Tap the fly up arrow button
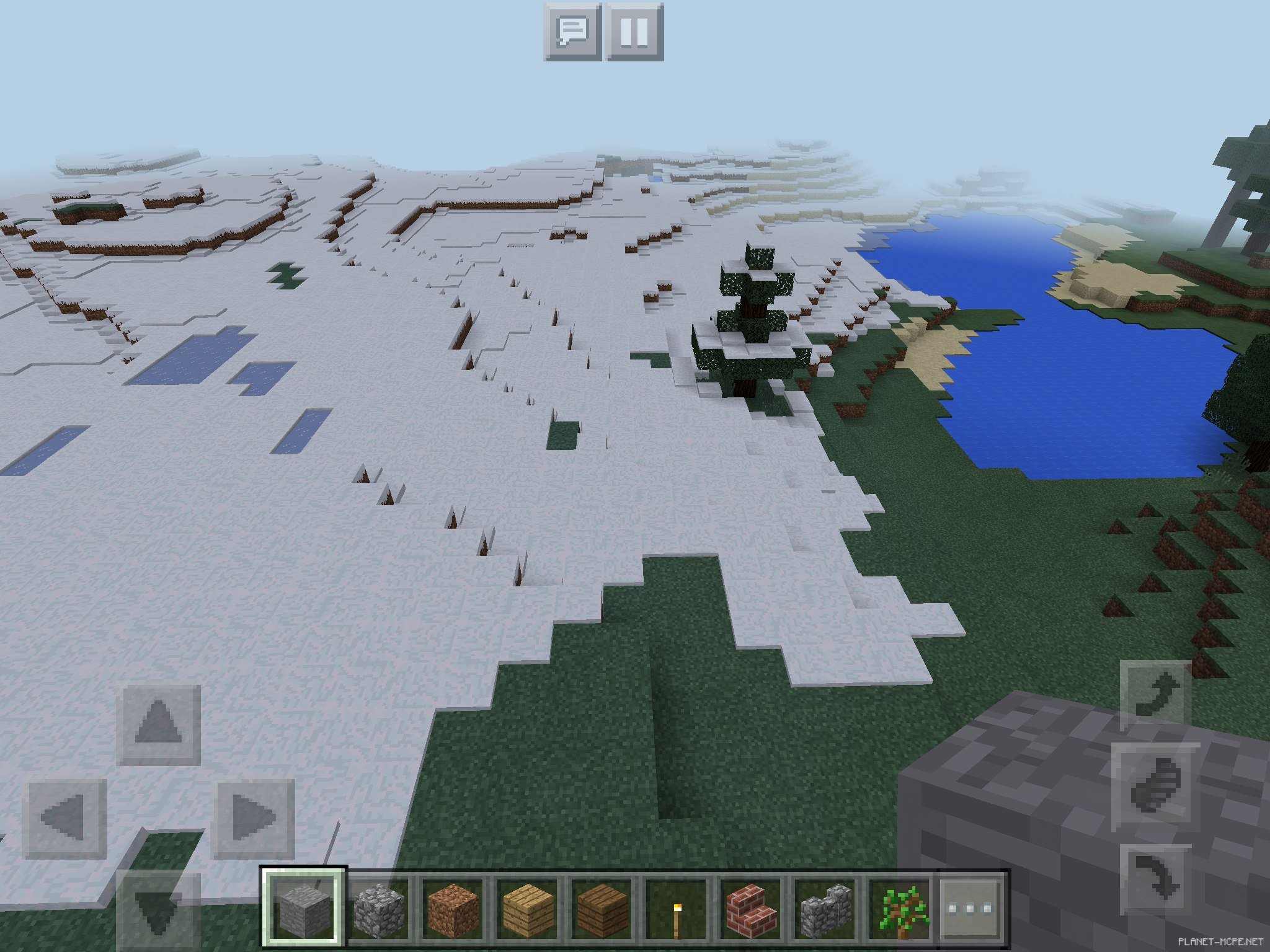1270x952 pixels. click(1156, 694)
